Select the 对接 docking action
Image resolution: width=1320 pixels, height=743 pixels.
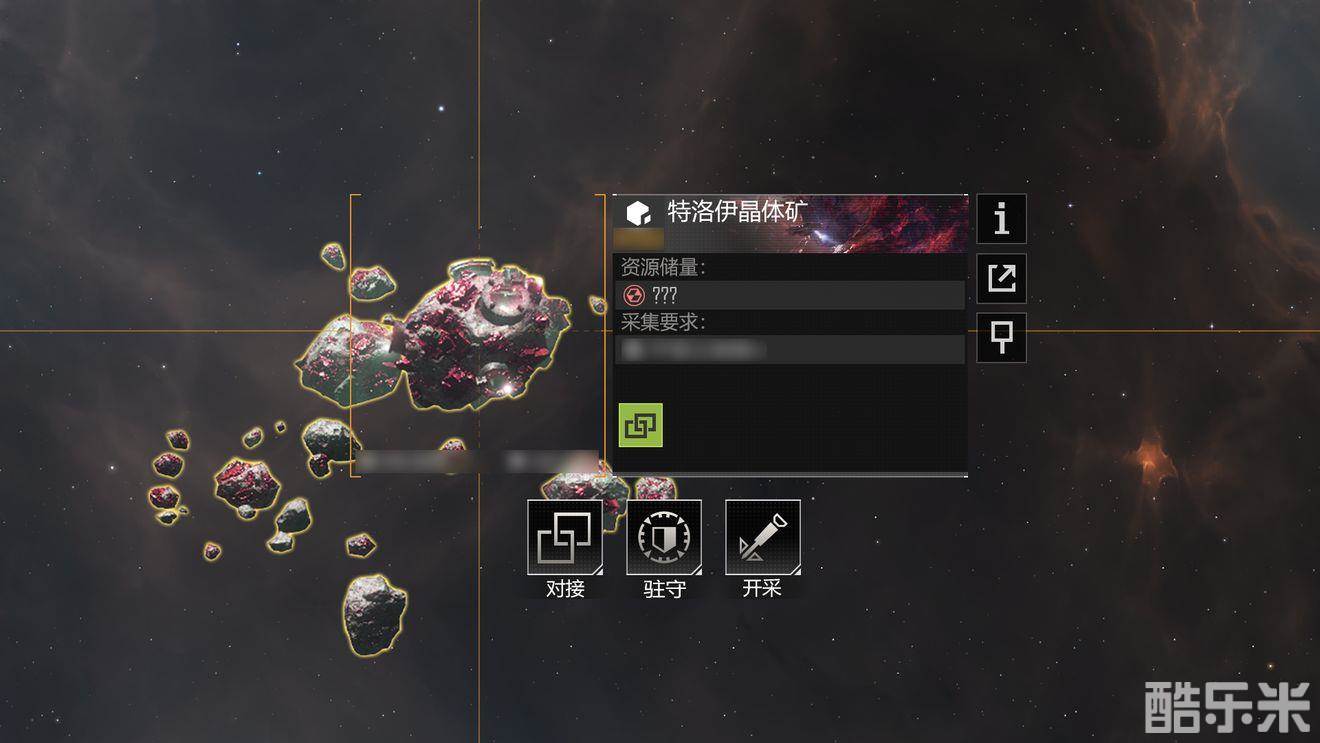(x=565, y=539)
